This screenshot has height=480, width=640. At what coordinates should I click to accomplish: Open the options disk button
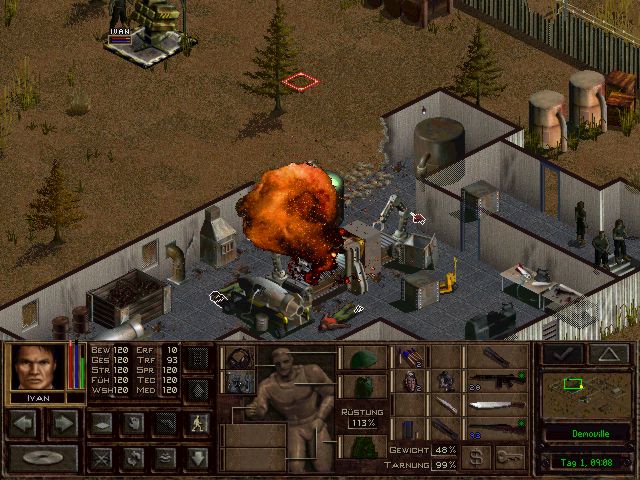coord(42,459)
